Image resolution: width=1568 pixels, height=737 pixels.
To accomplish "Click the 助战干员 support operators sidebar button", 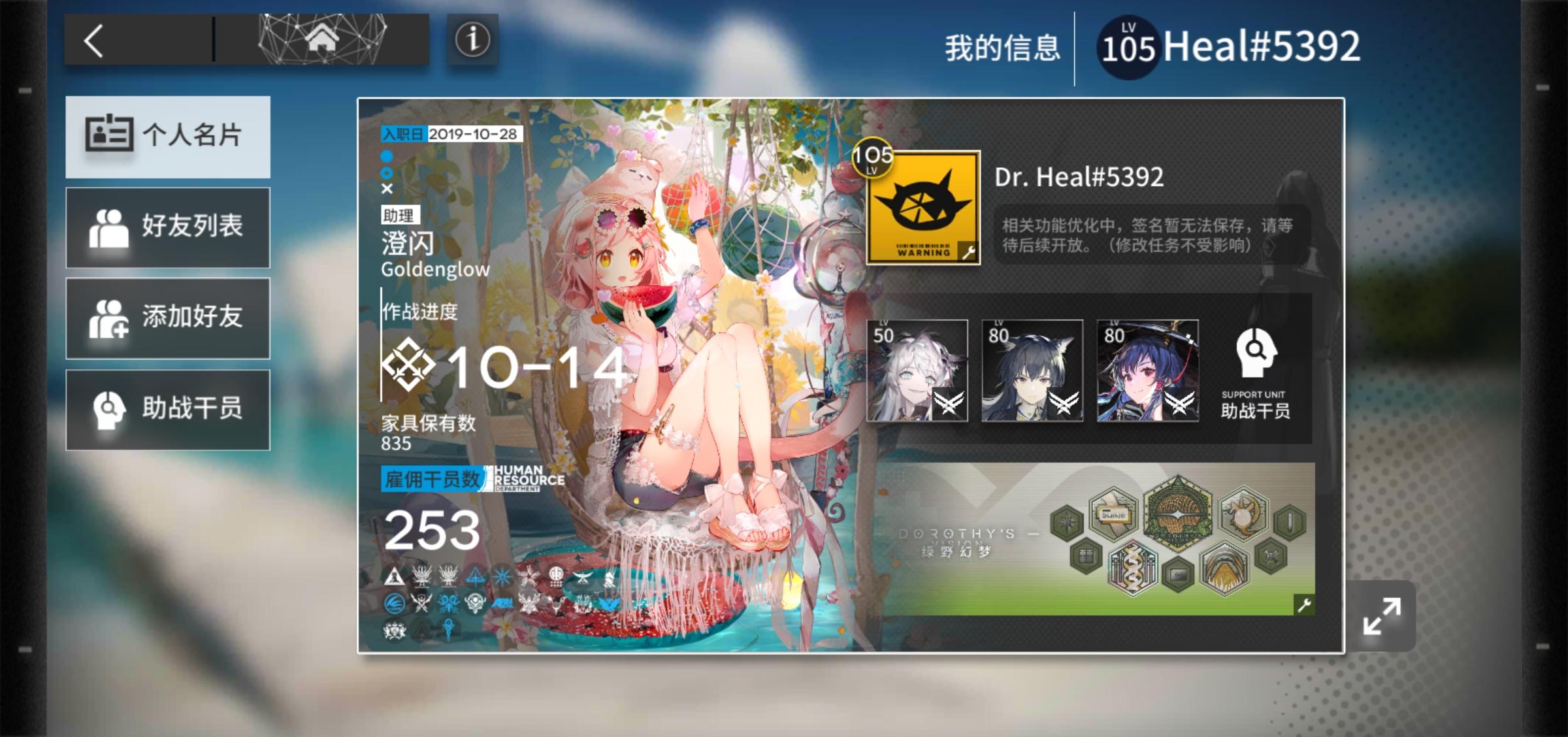I will coord(167,408).
